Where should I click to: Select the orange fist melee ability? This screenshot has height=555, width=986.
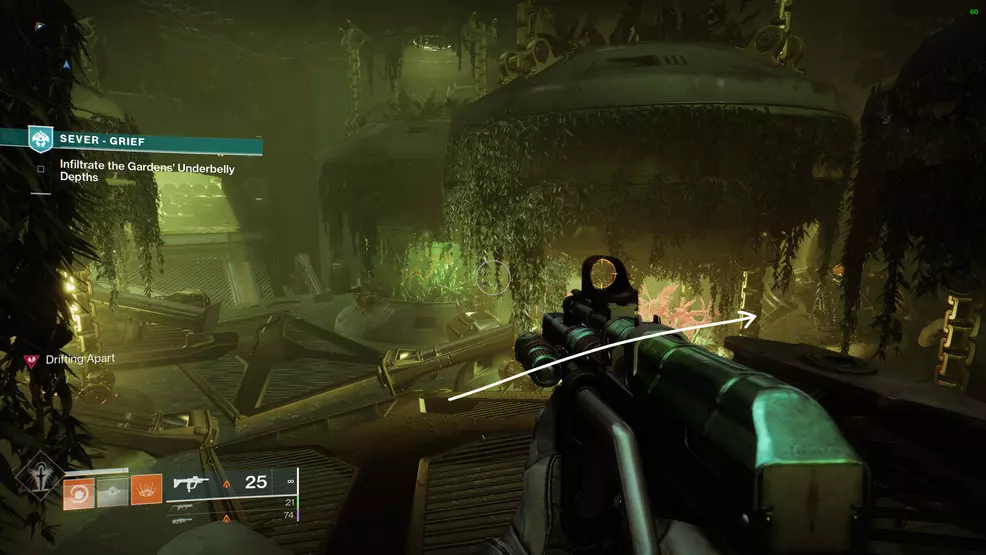tap(79, 492)
